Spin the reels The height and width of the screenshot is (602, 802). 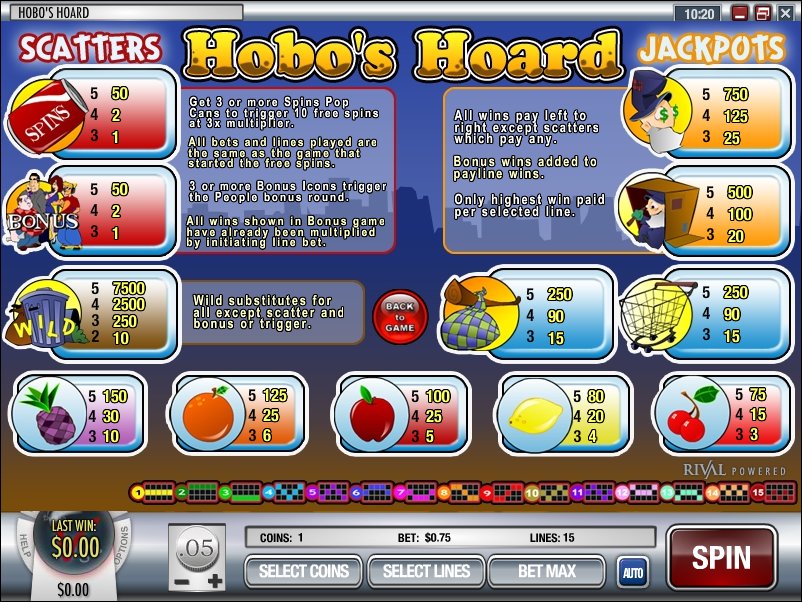click(720, 557)
